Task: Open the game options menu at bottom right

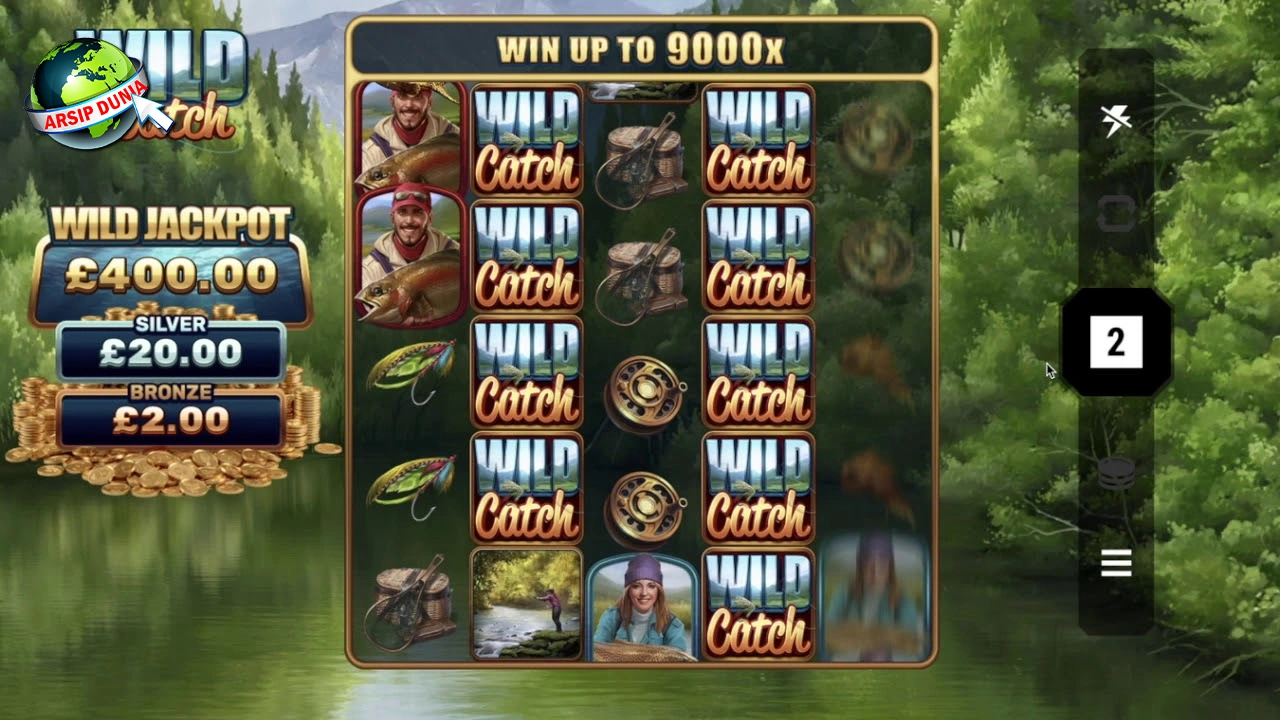Action: [x=1117, y=563]
